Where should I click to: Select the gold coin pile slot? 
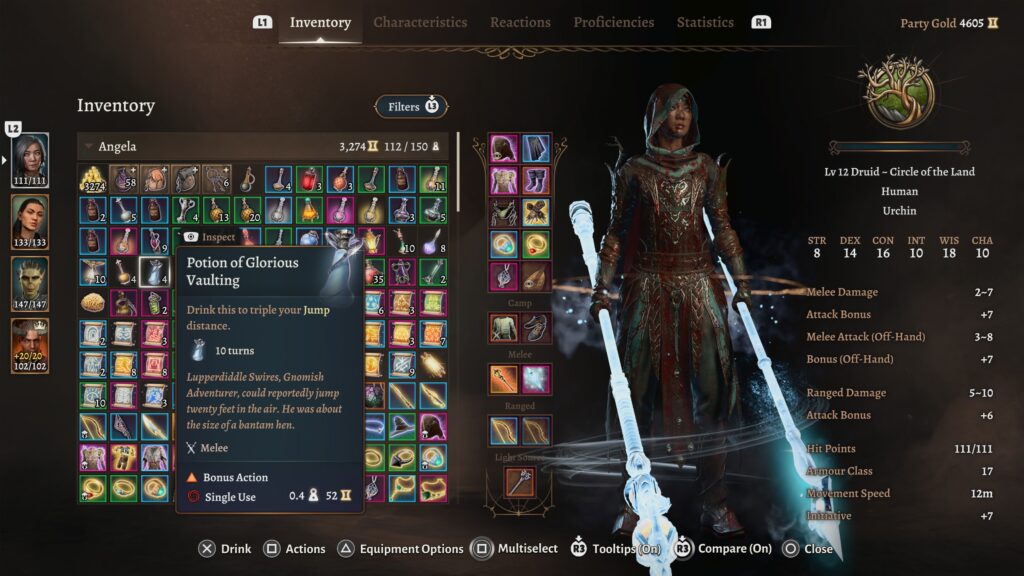tap(93, 180)
